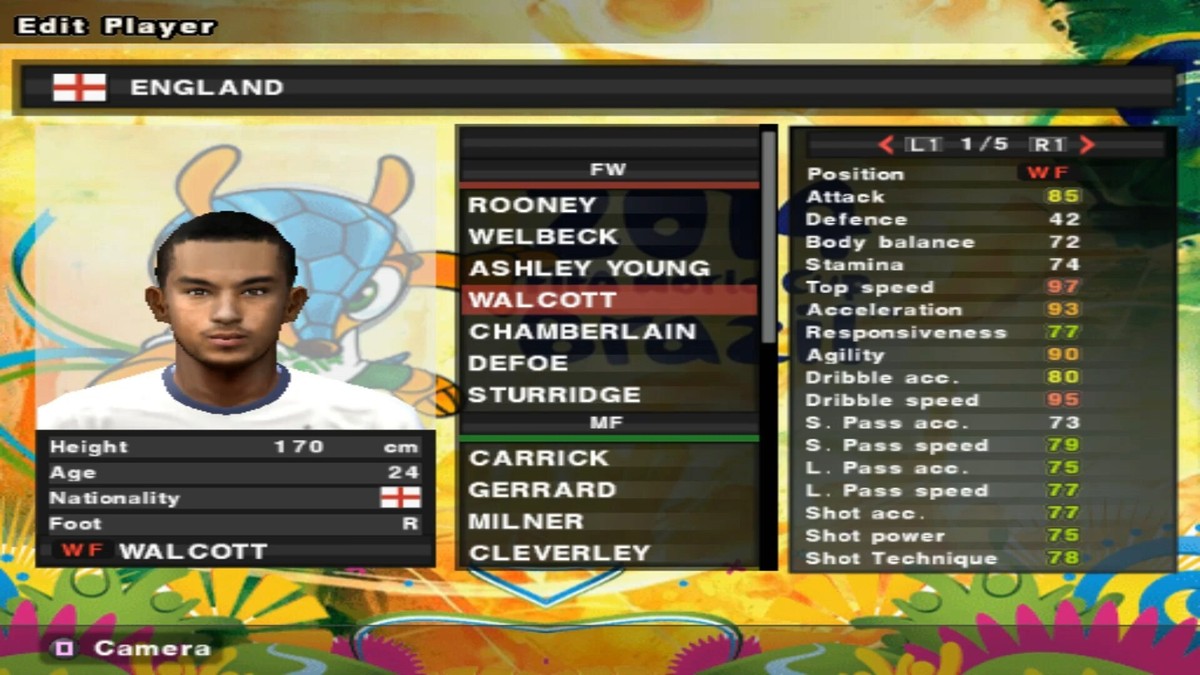Click the red left arrow for previous stats page
This screenshot has width=1200, height=675.
(x=886, y=145)
